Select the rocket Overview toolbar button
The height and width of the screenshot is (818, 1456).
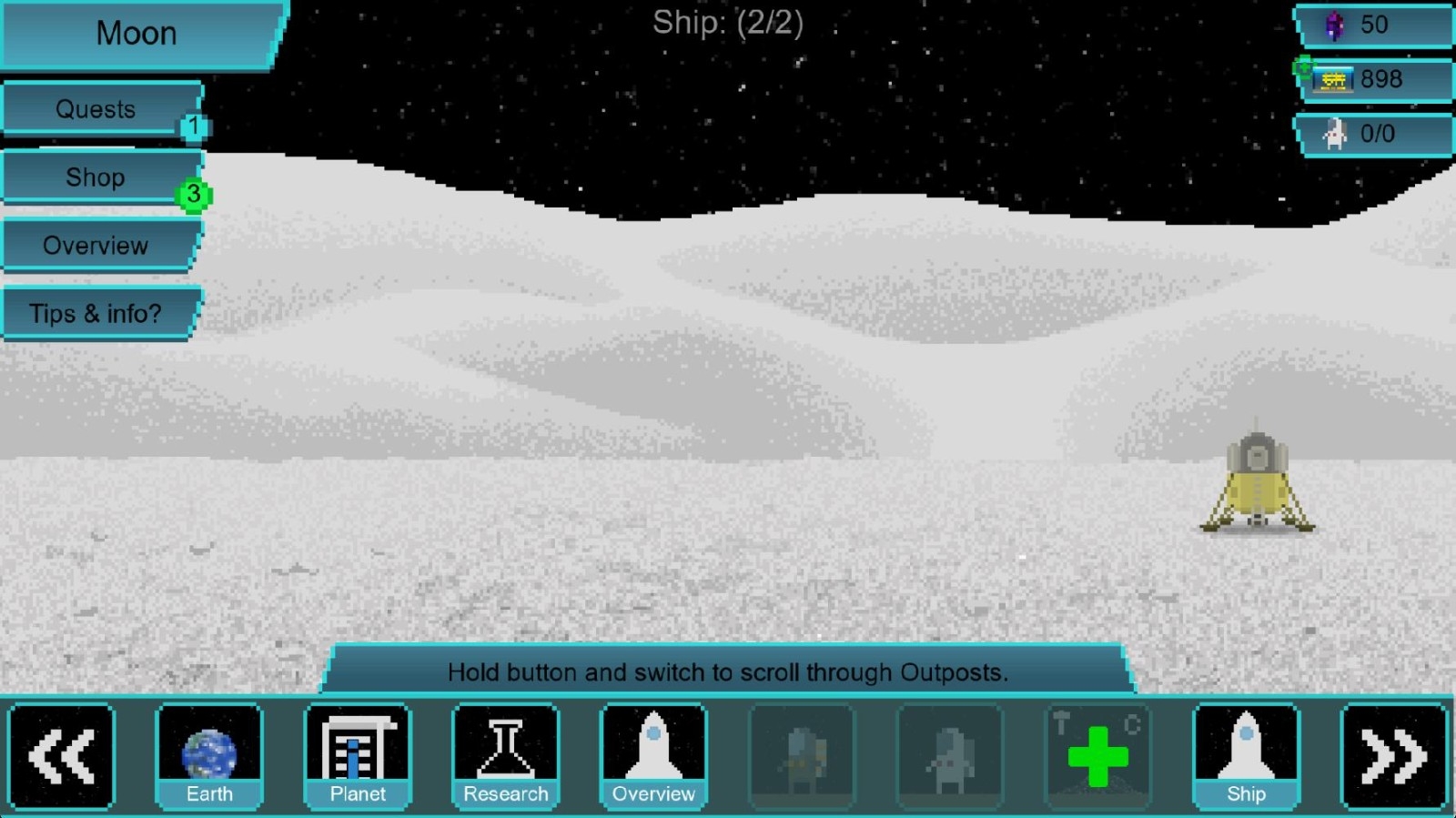point(653,756)
